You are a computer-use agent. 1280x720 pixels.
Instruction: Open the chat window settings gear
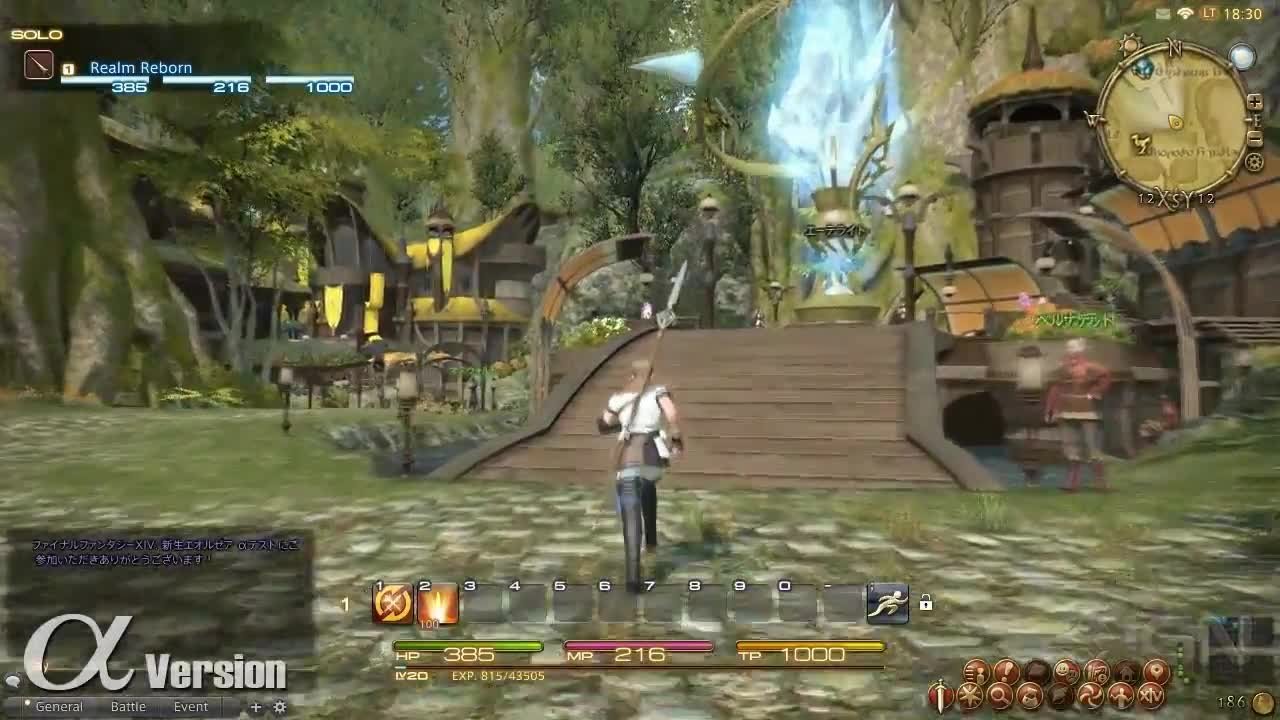[x=278, y=706]
